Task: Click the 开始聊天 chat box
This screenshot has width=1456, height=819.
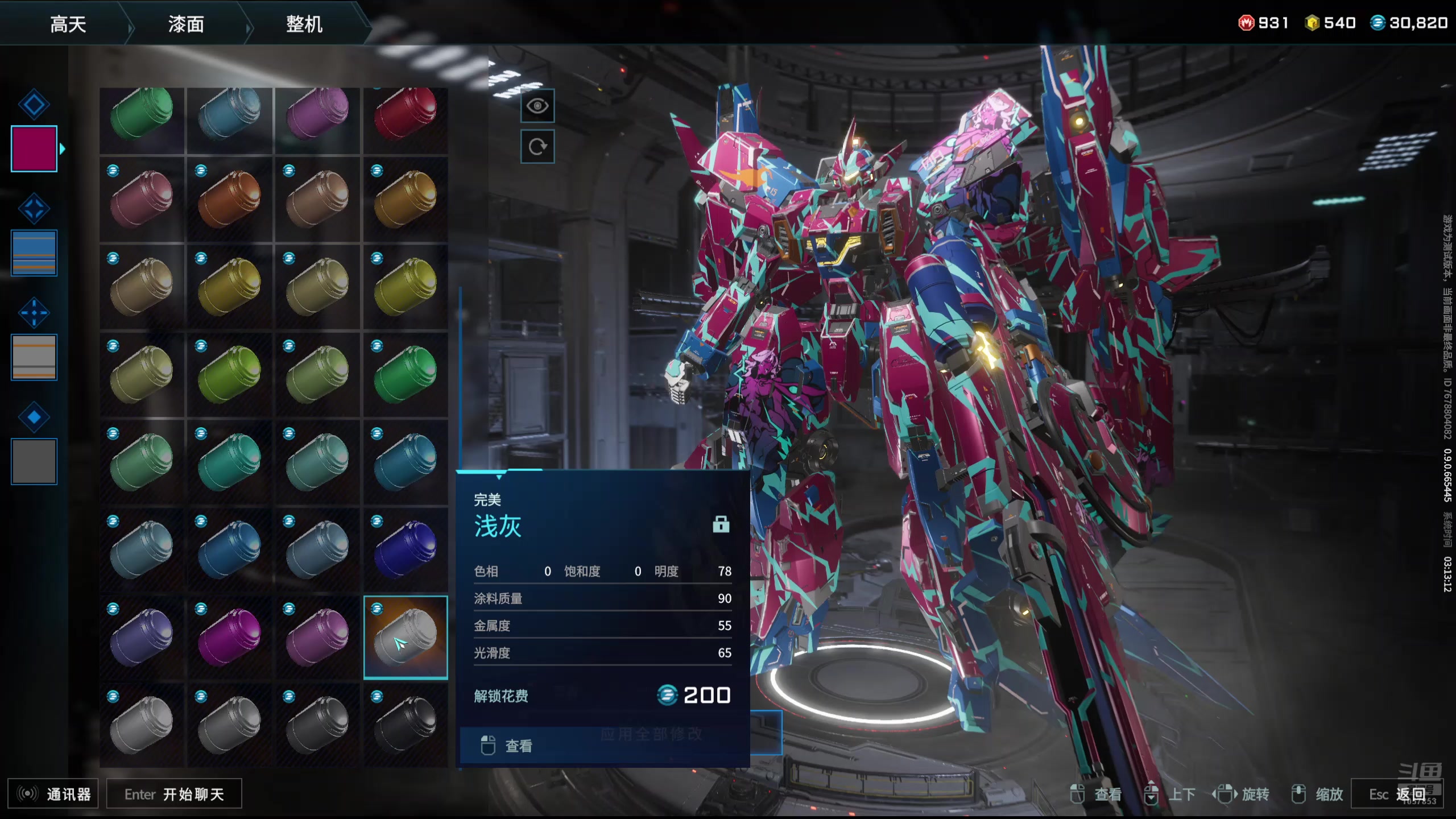Action: click(x=174, y=794)
